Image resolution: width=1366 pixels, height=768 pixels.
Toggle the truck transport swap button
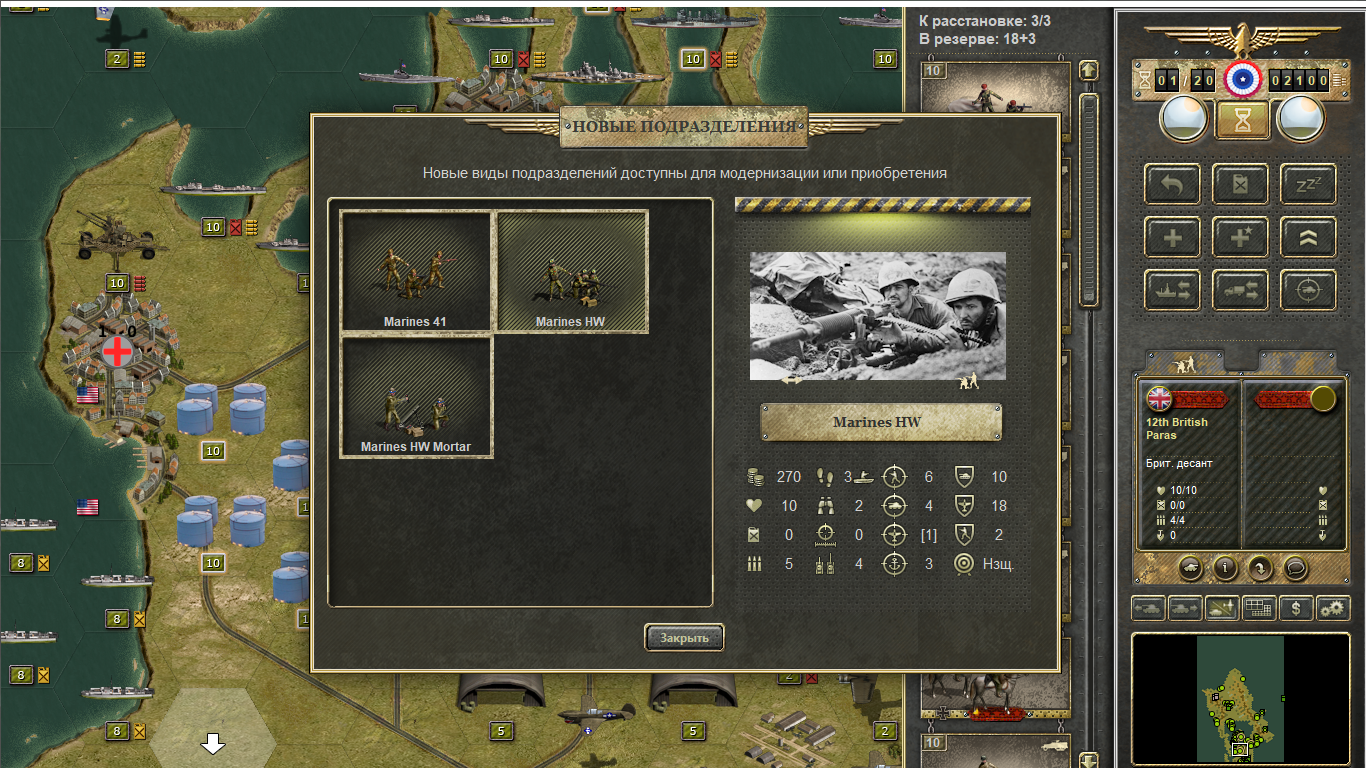pyautogui.click(x=1240, y=290)
